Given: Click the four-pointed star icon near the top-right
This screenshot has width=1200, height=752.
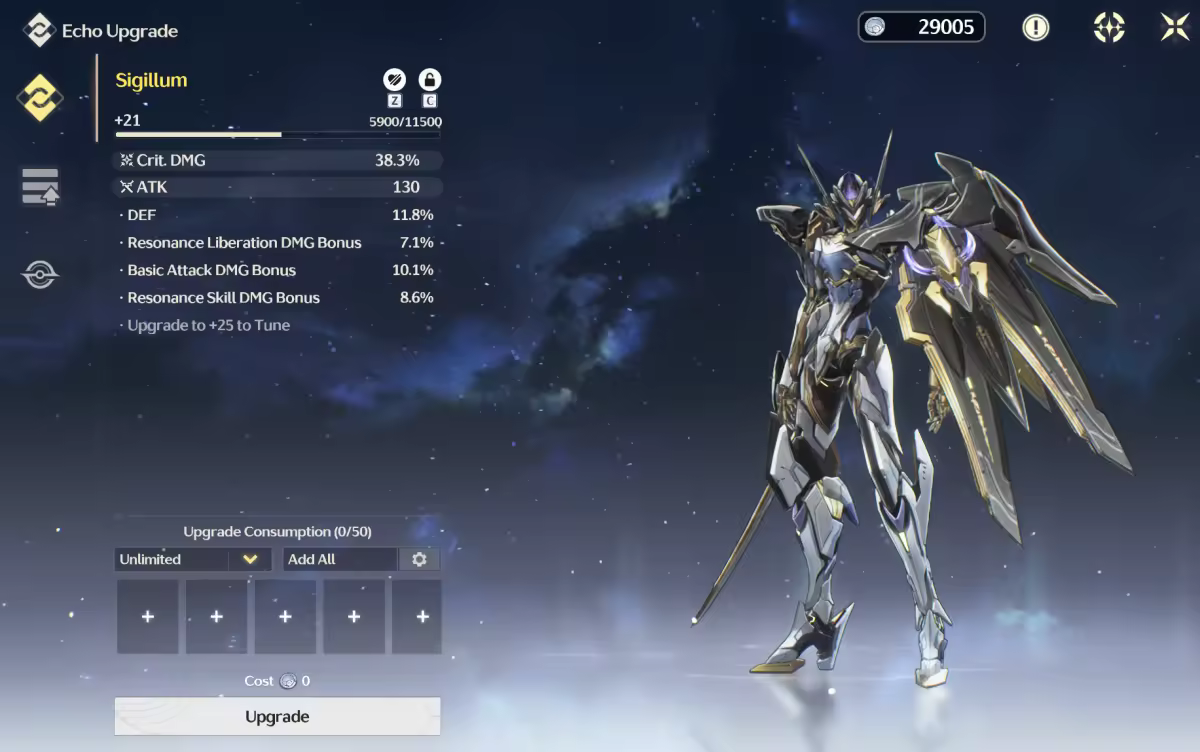Looking at the screenshot, I should click(x=1109, y=27).
